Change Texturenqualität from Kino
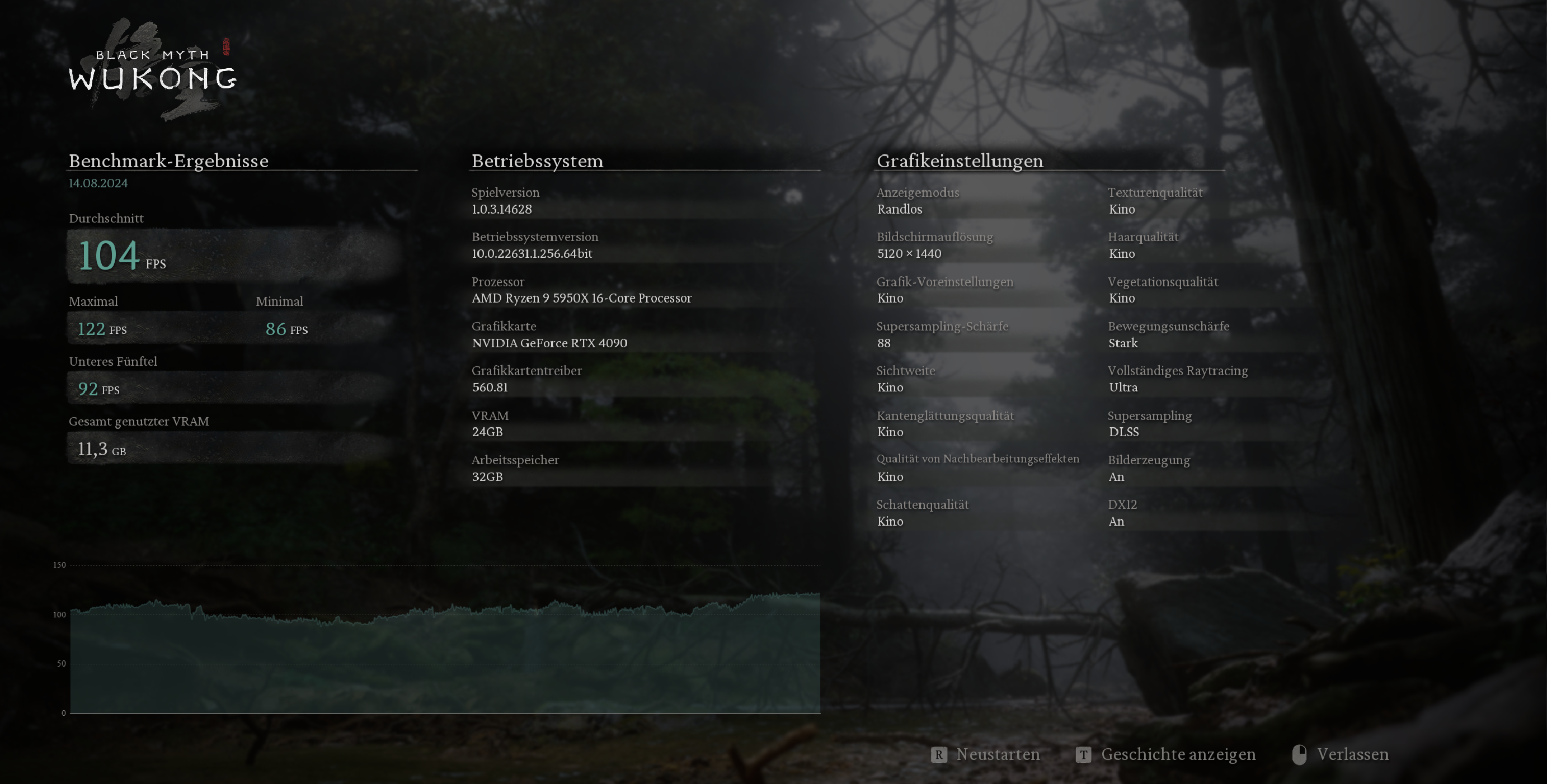The height and width of the screenshot is (784, 1547). tap(1154, 201)
